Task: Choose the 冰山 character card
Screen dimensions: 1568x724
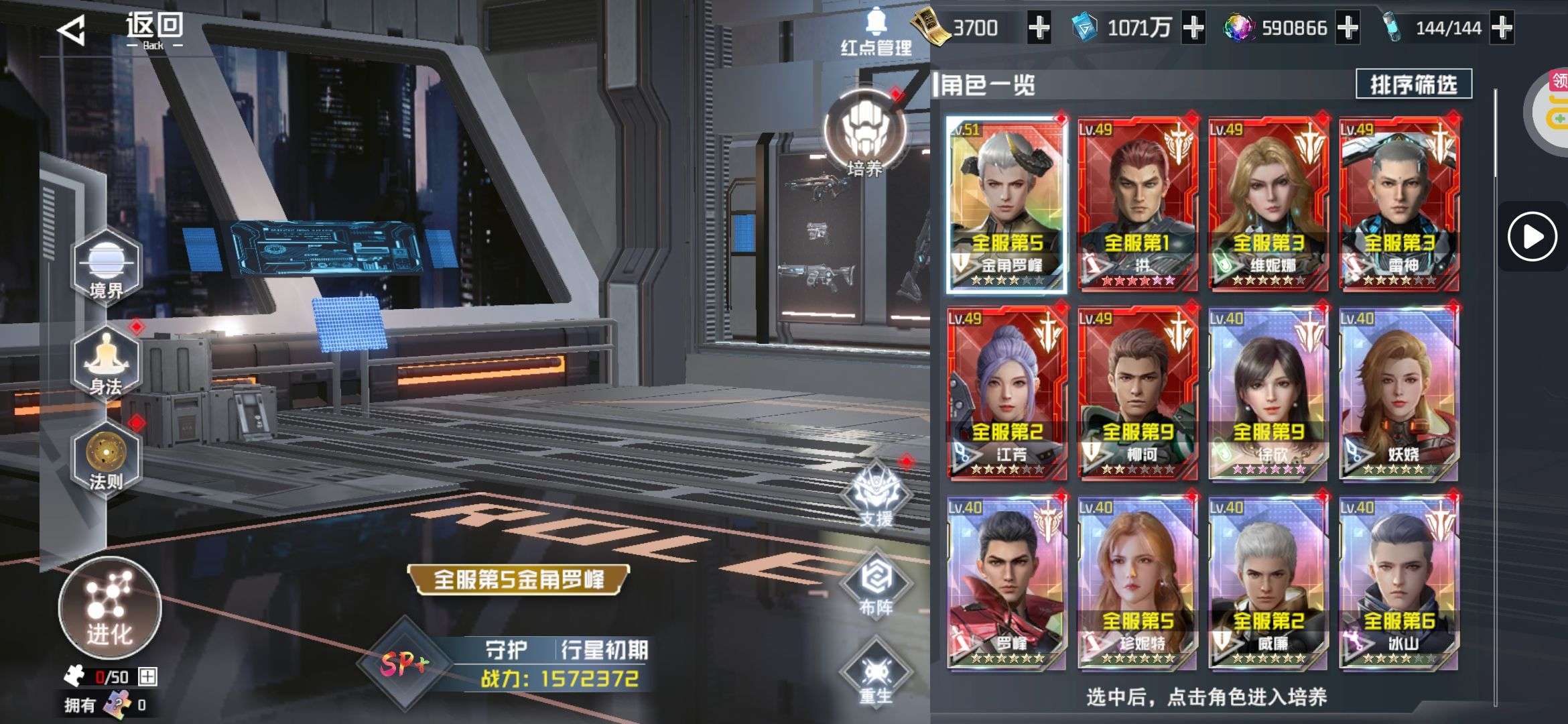Action: [x=1399, y=581]
